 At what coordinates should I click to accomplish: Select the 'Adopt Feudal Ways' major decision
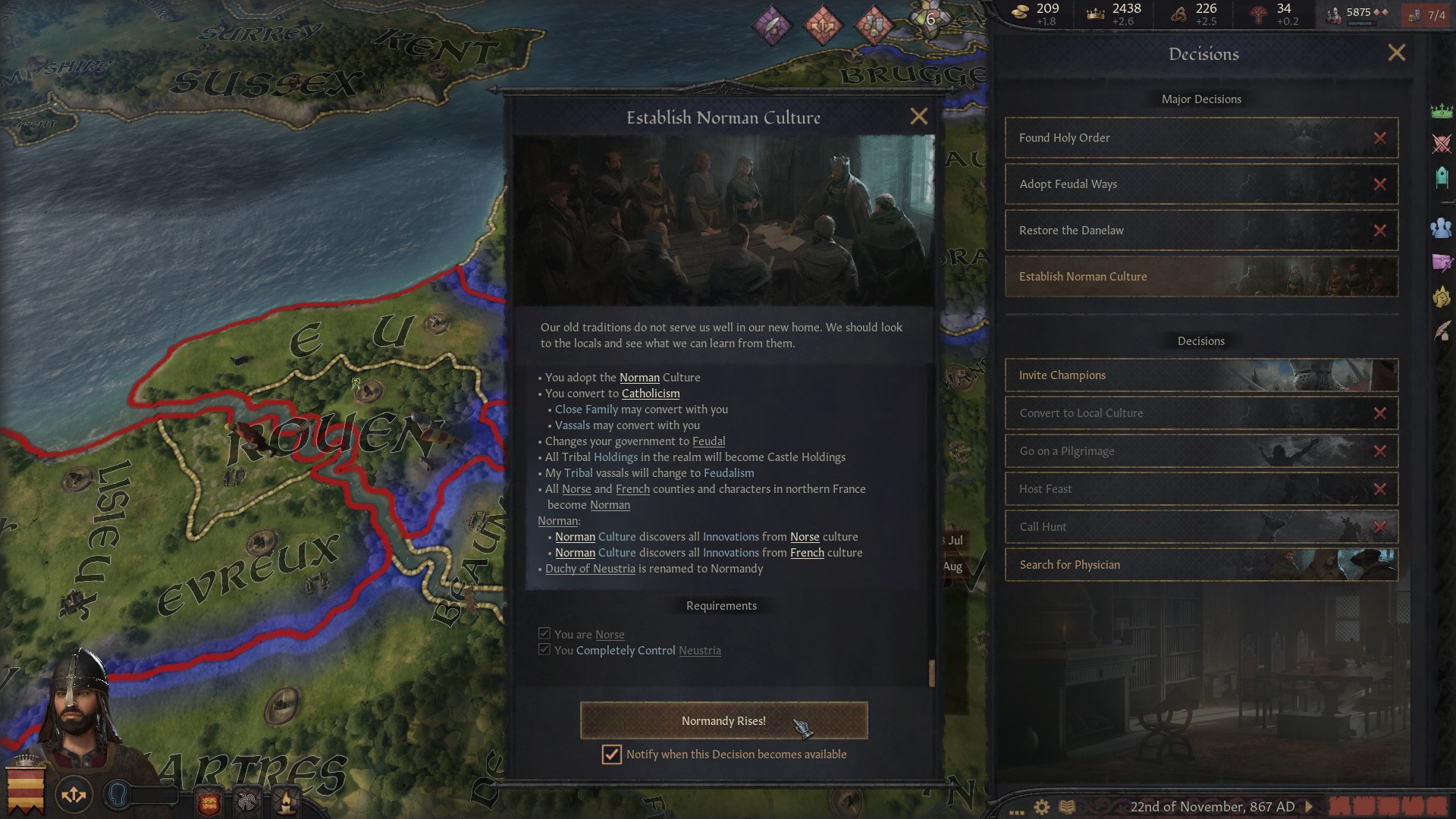[x=1137, y=184]
